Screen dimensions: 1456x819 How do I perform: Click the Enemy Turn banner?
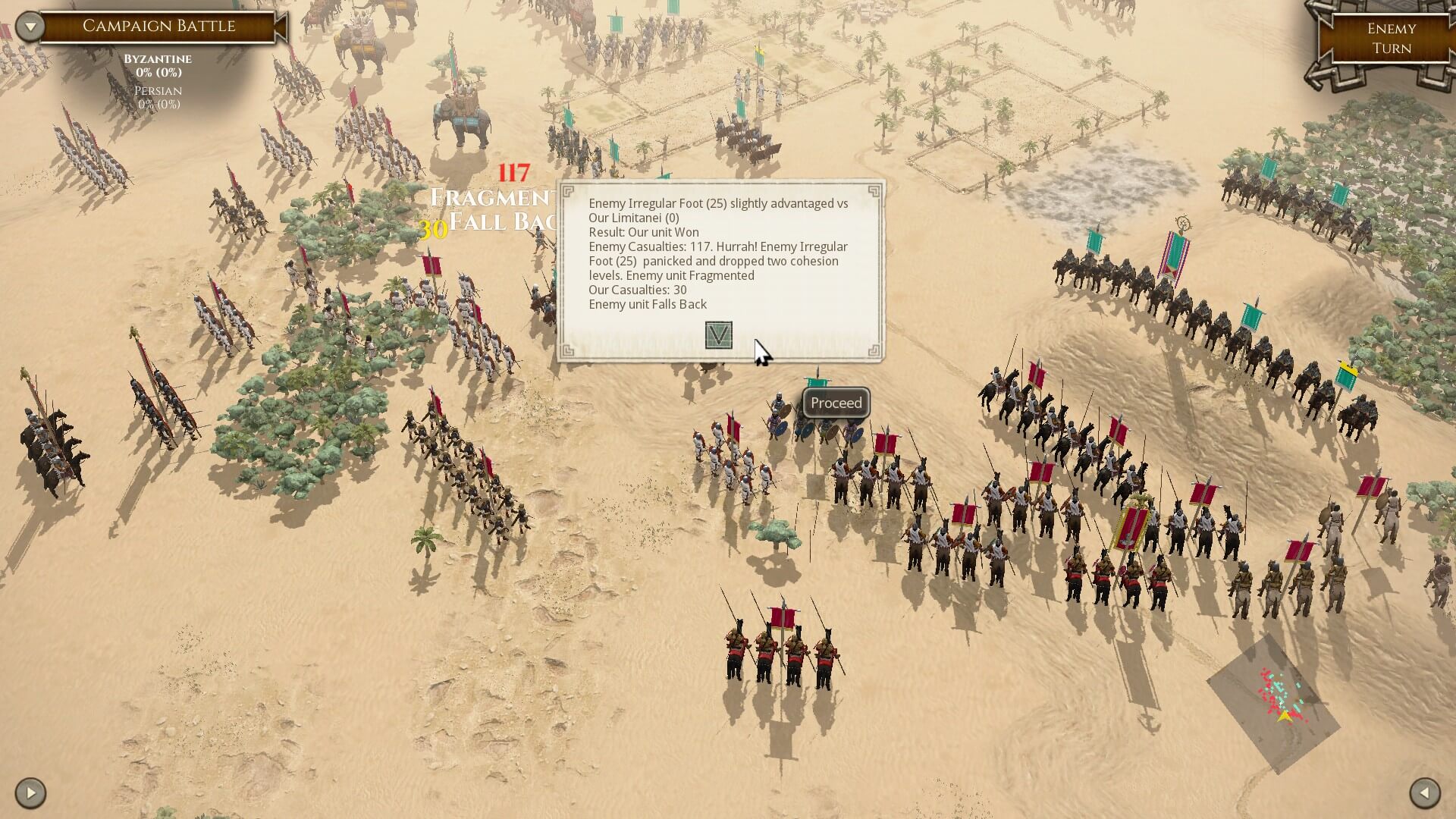(1391, 39)
